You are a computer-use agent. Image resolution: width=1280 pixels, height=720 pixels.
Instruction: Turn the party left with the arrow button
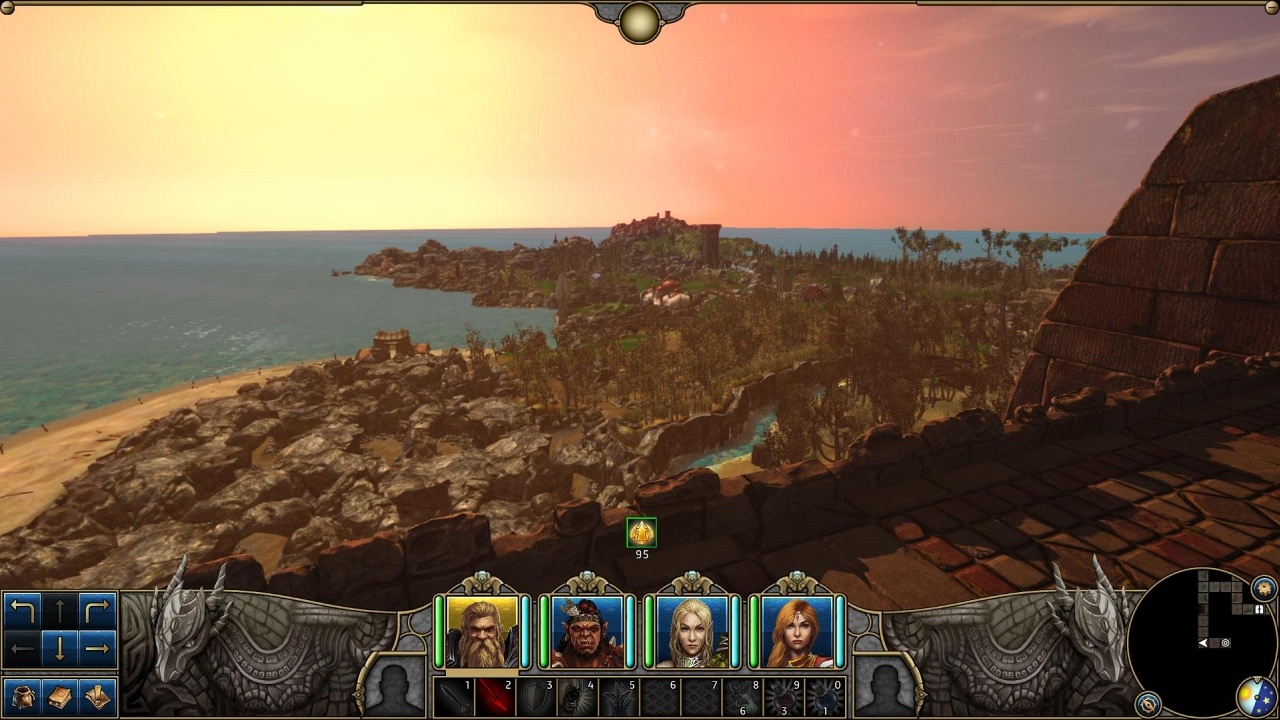[22, 611]
